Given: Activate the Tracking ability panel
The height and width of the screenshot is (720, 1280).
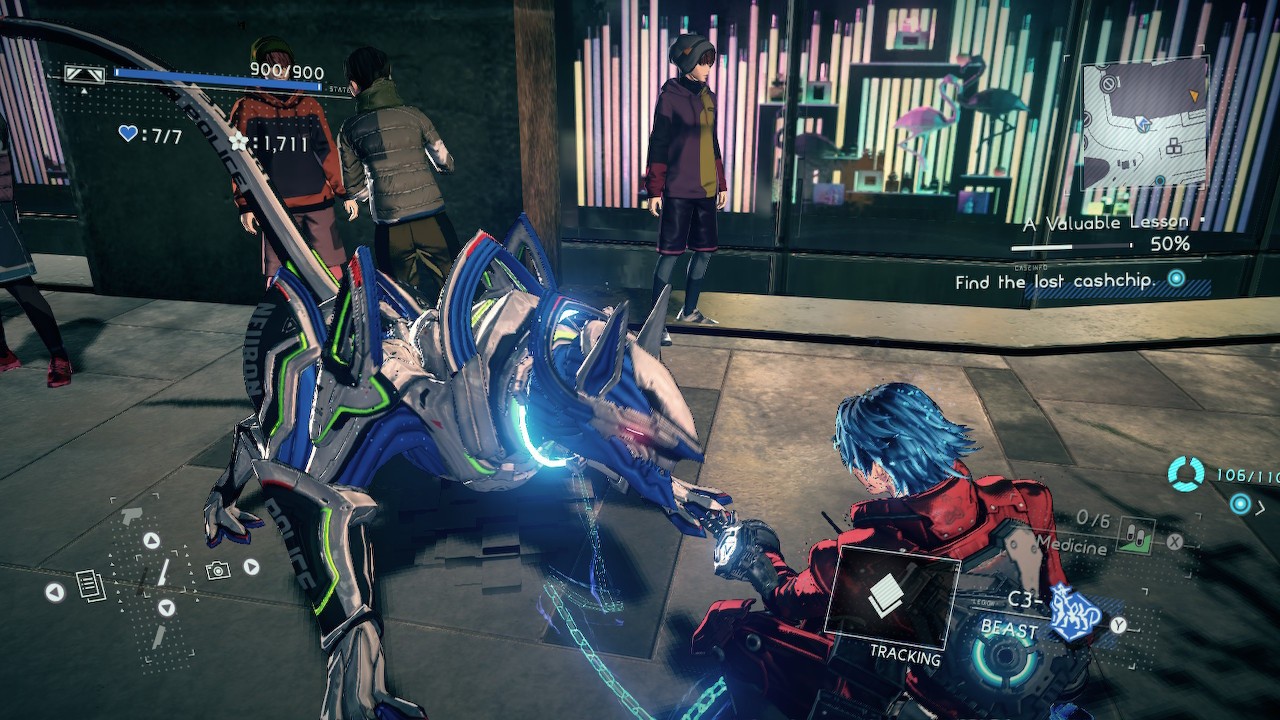Looking at the screenshot, I should [x=891, y=598].
